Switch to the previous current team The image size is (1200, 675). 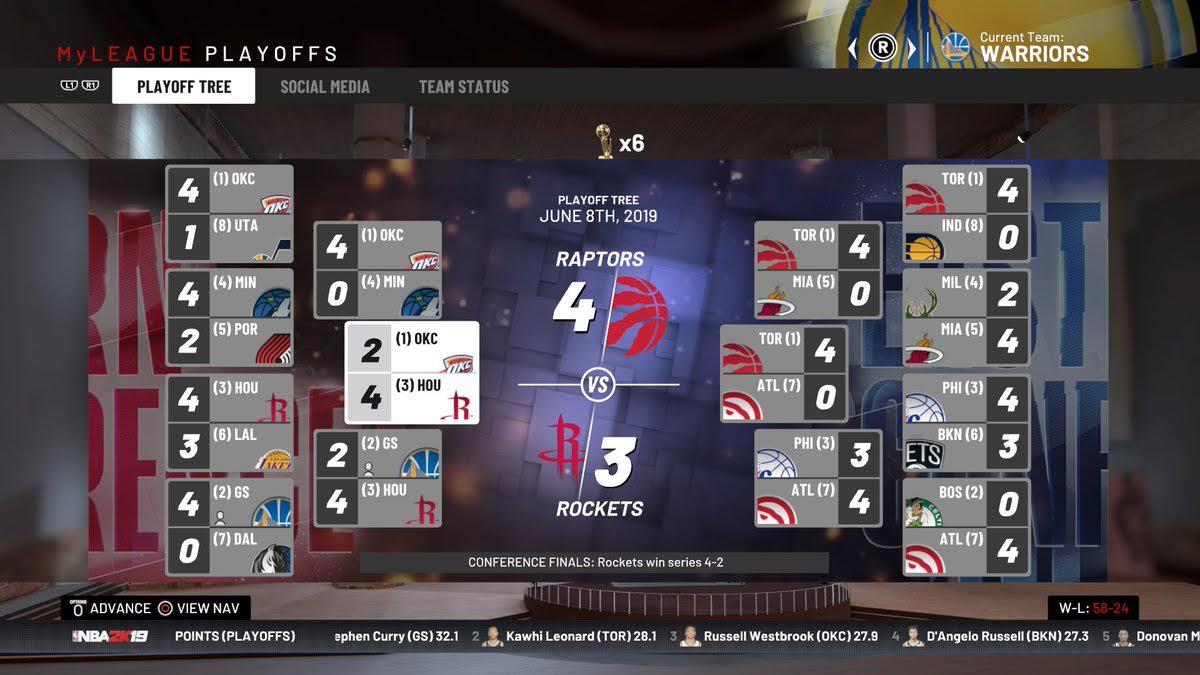pos(853,48)
